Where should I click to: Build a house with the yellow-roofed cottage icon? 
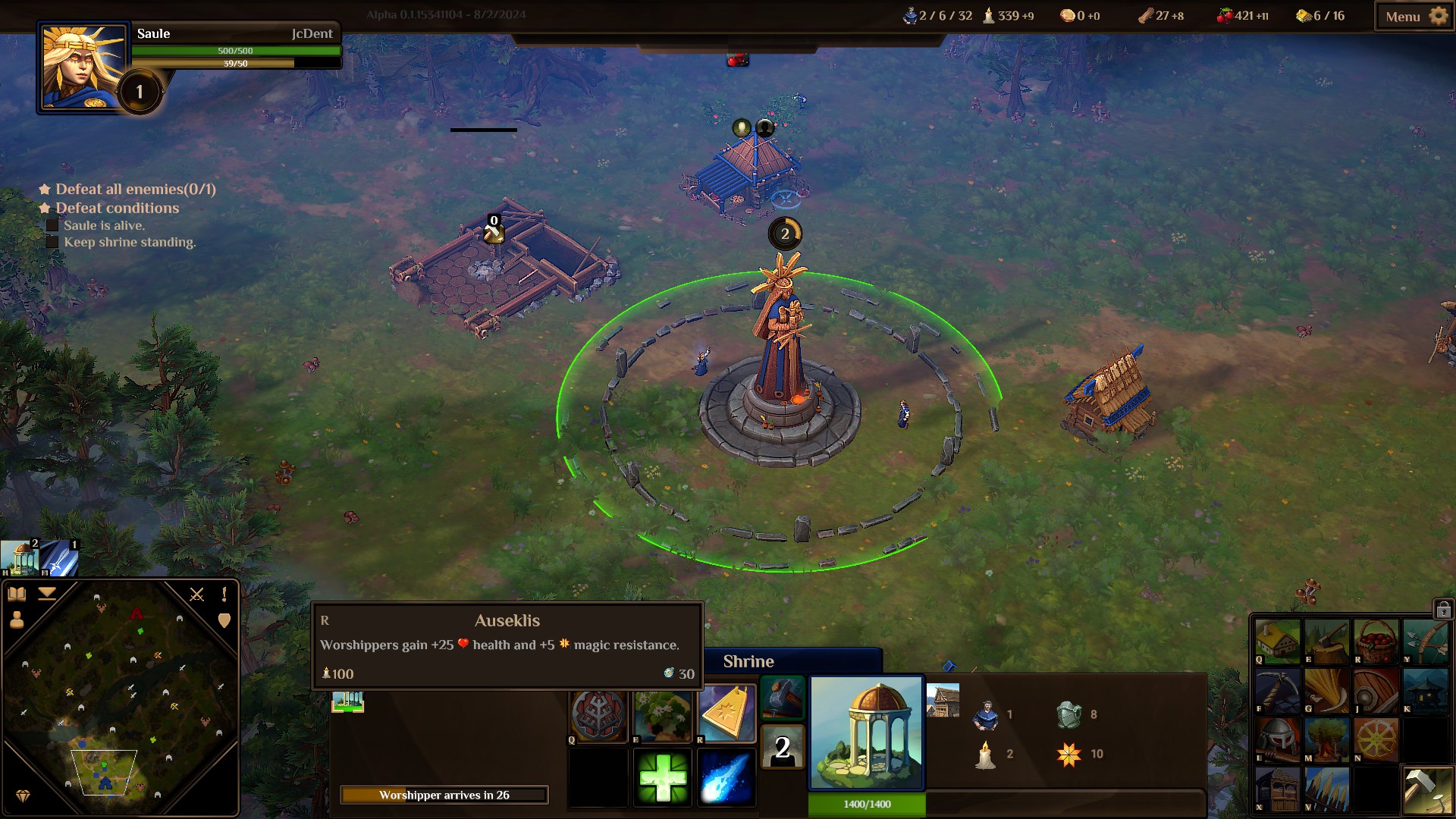(1277, 641)
